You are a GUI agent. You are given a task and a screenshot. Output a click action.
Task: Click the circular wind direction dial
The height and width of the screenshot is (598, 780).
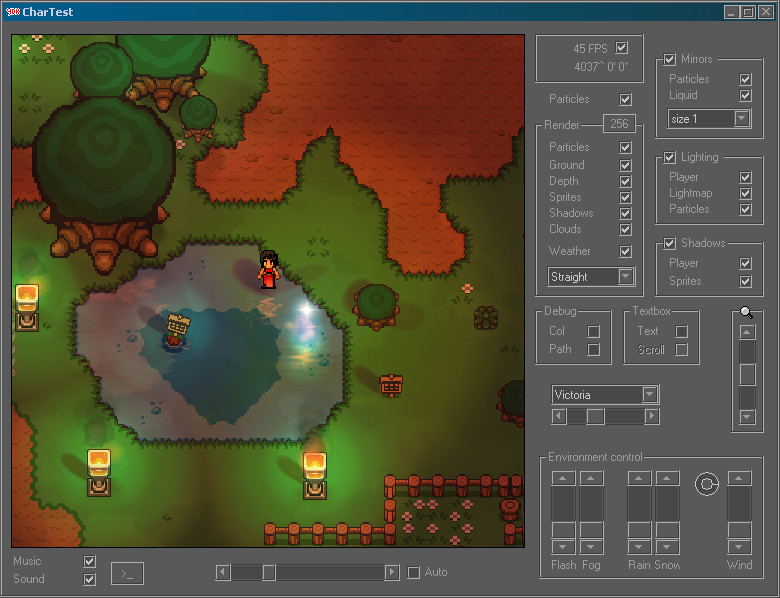706,485
